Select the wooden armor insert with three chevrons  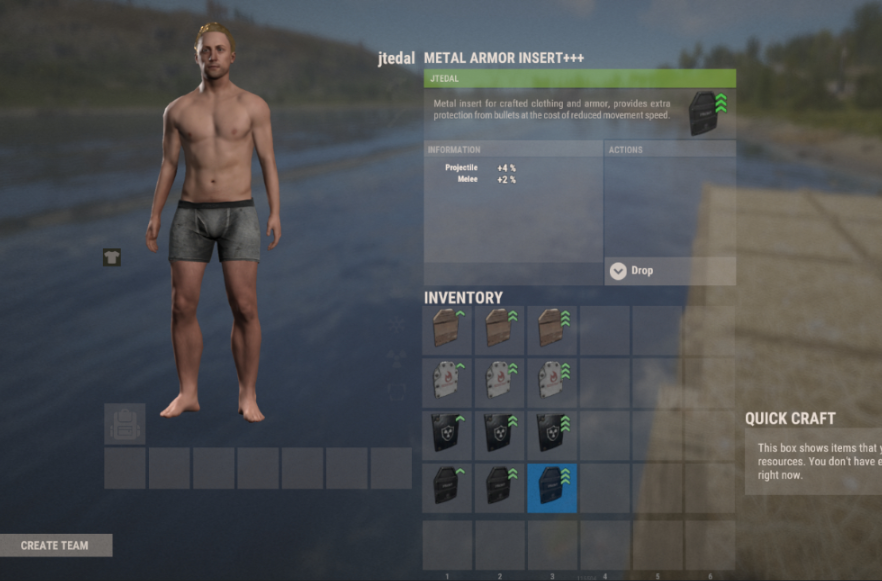point(552,331)
